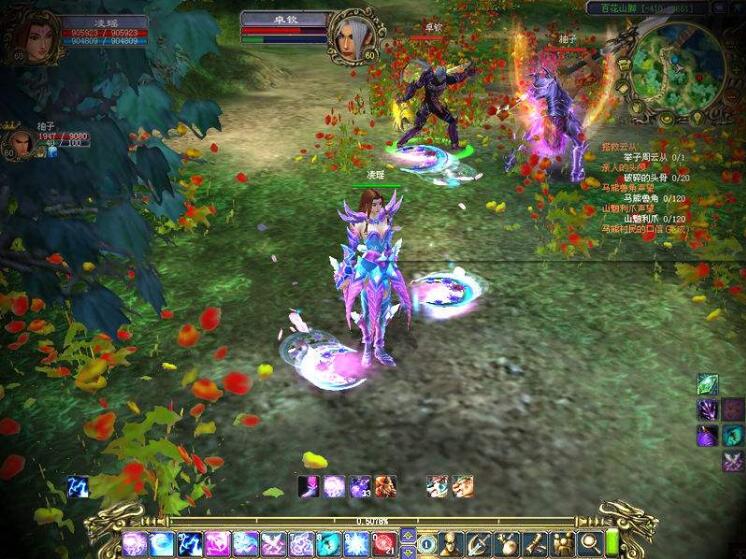
Task: Use the red potion hotbar slot
Action: tap(383, 543)
